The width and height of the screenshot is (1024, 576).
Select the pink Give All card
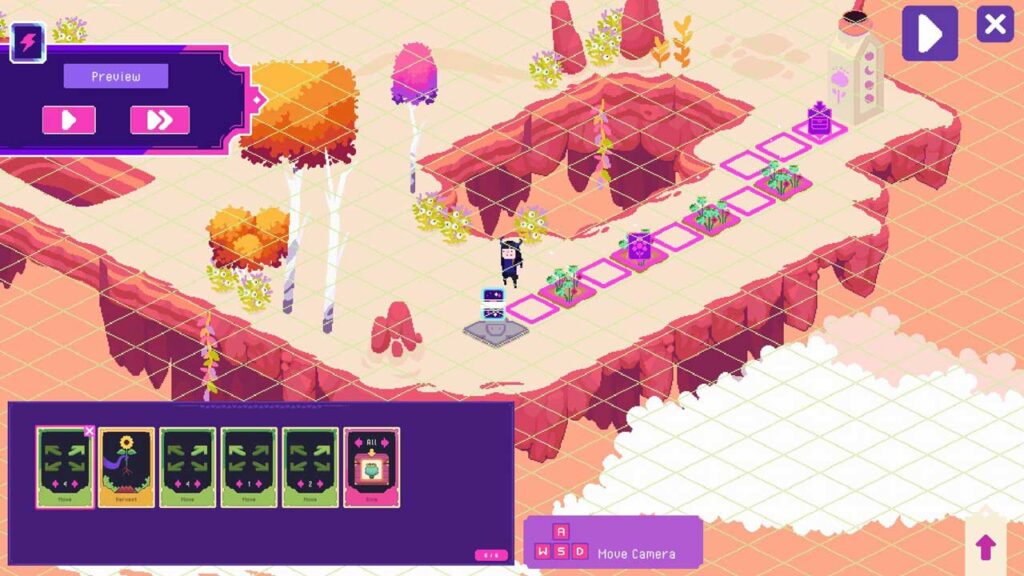tap(372, 467)
